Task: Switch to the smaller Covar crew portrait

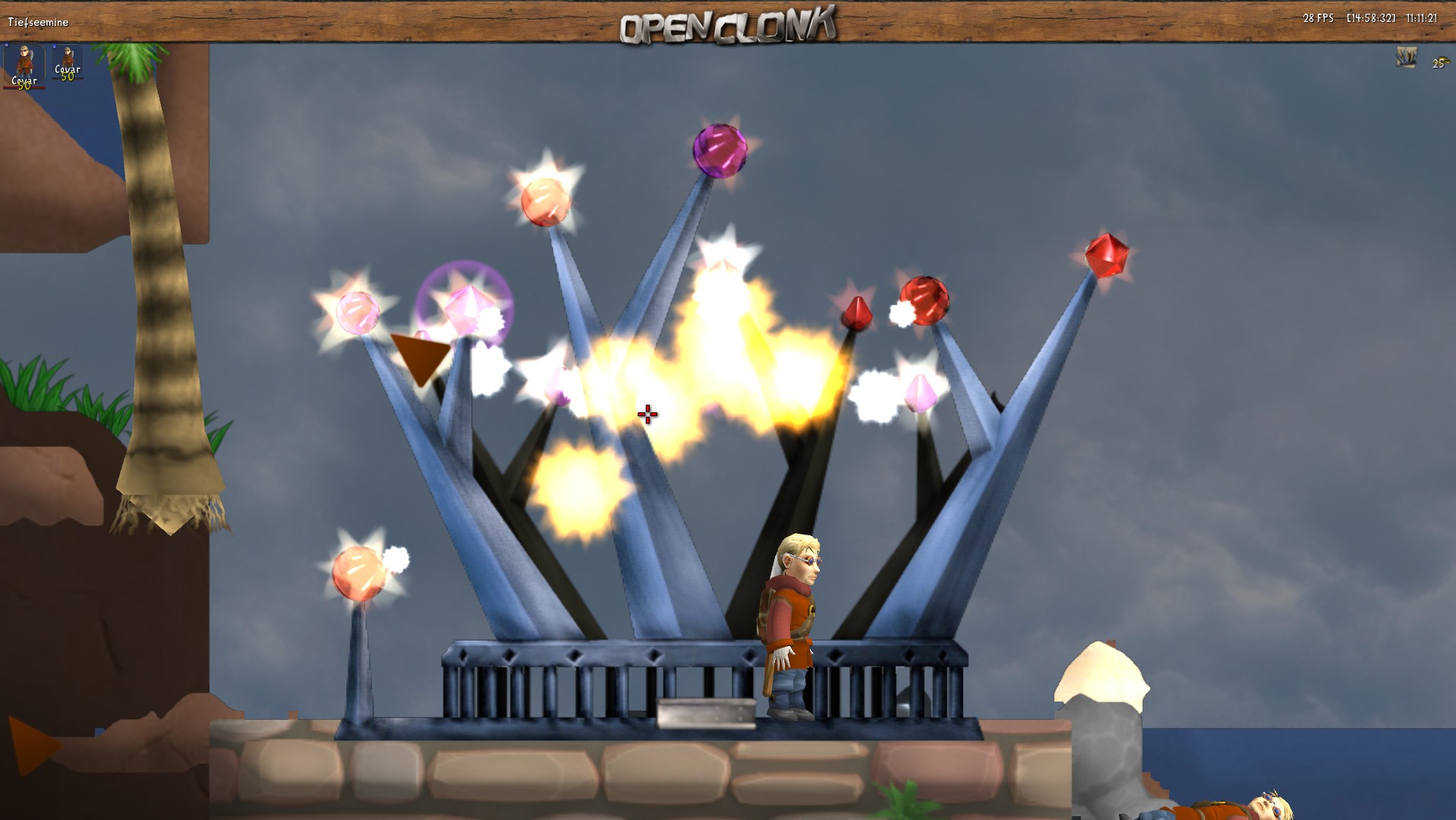Action: (68, 61)
